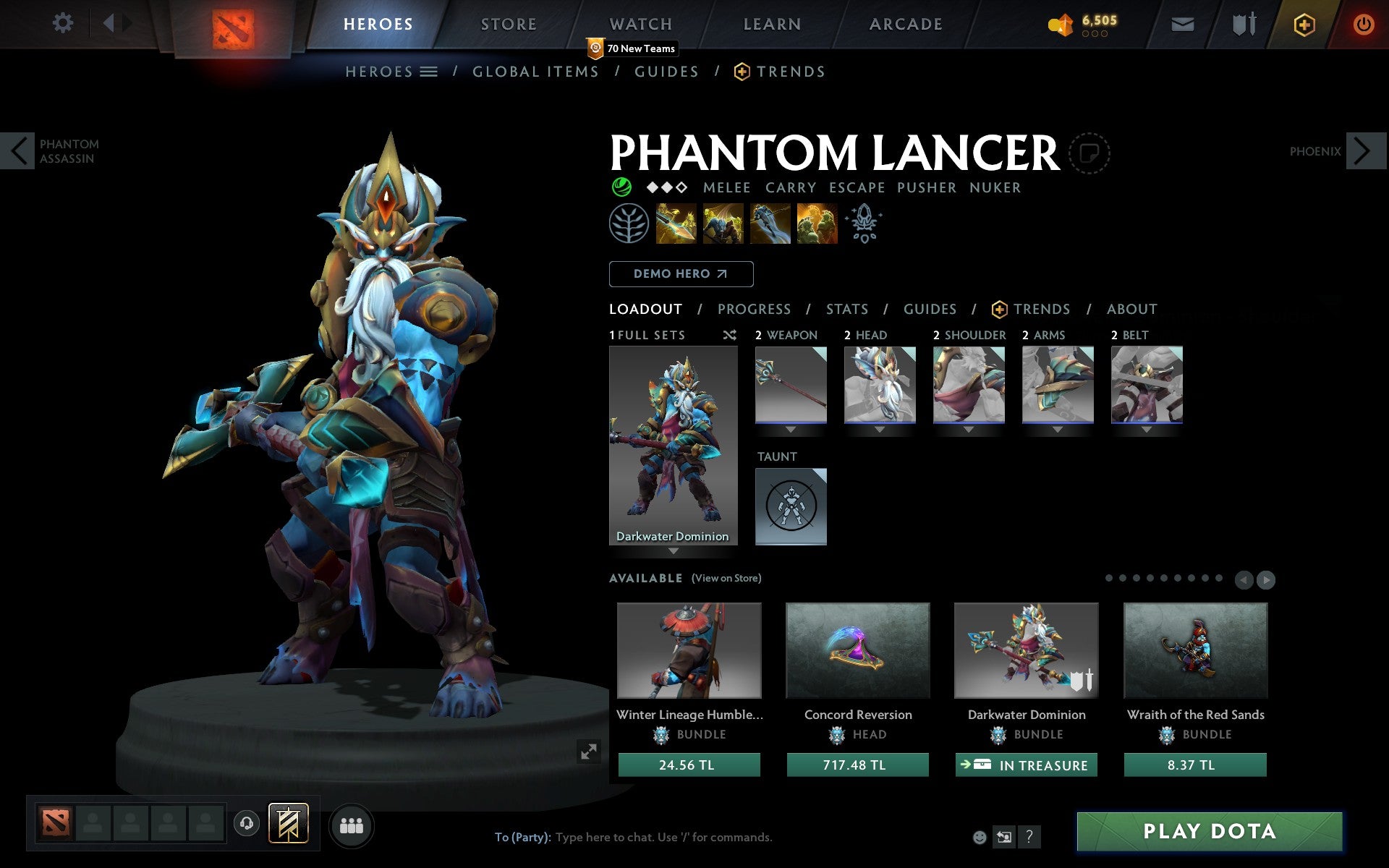
Task: Toggle the gold guide banner in party bar
Action: (x=288, y=823)
